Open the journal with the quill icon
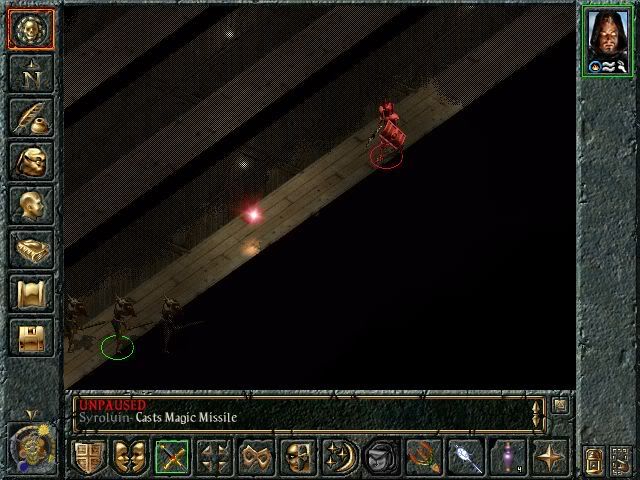The image size is (640, 480). [30, 116]
